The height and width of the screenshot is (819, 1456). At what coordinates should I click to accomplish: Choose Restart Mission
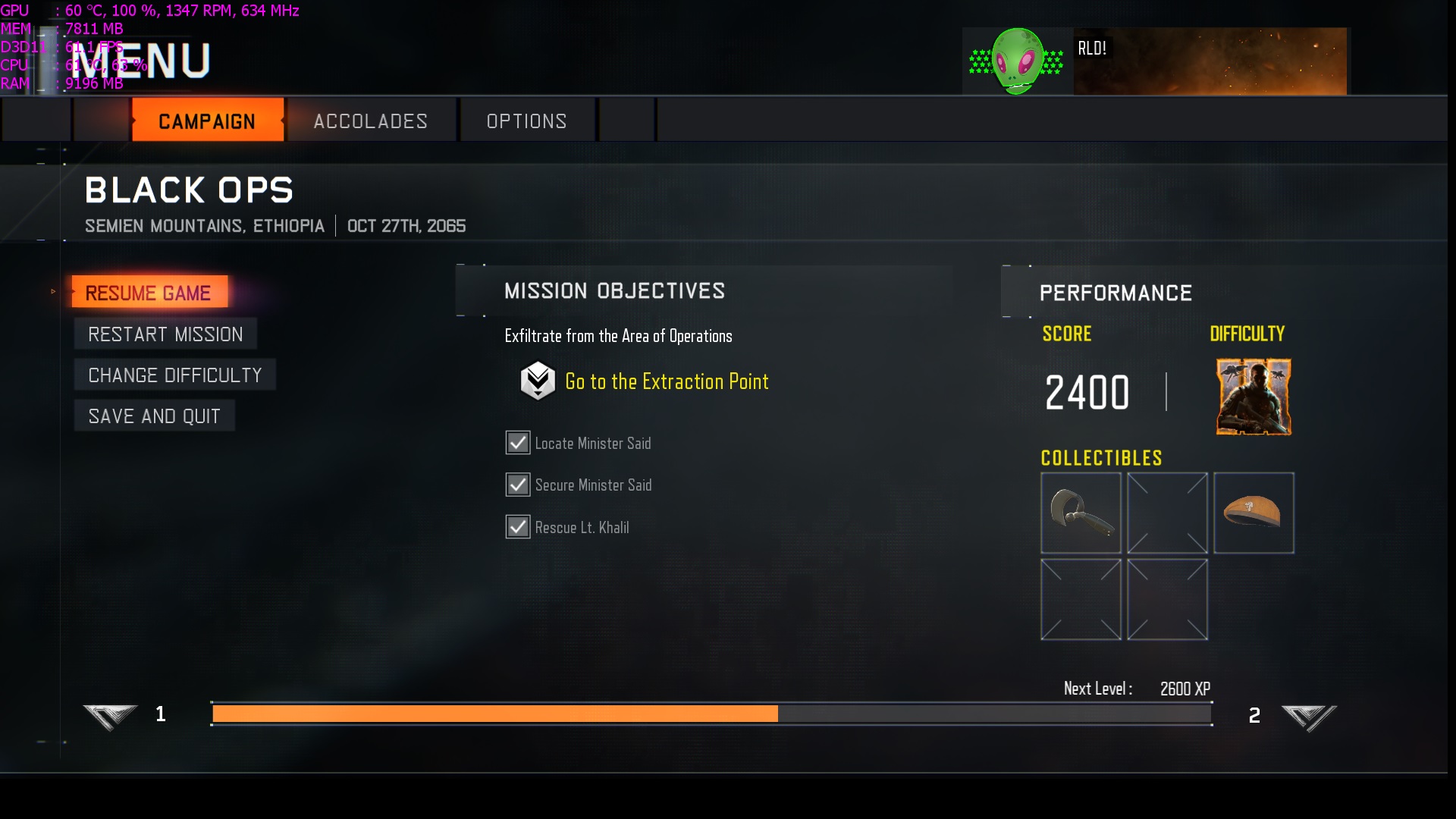coord(165,334)
